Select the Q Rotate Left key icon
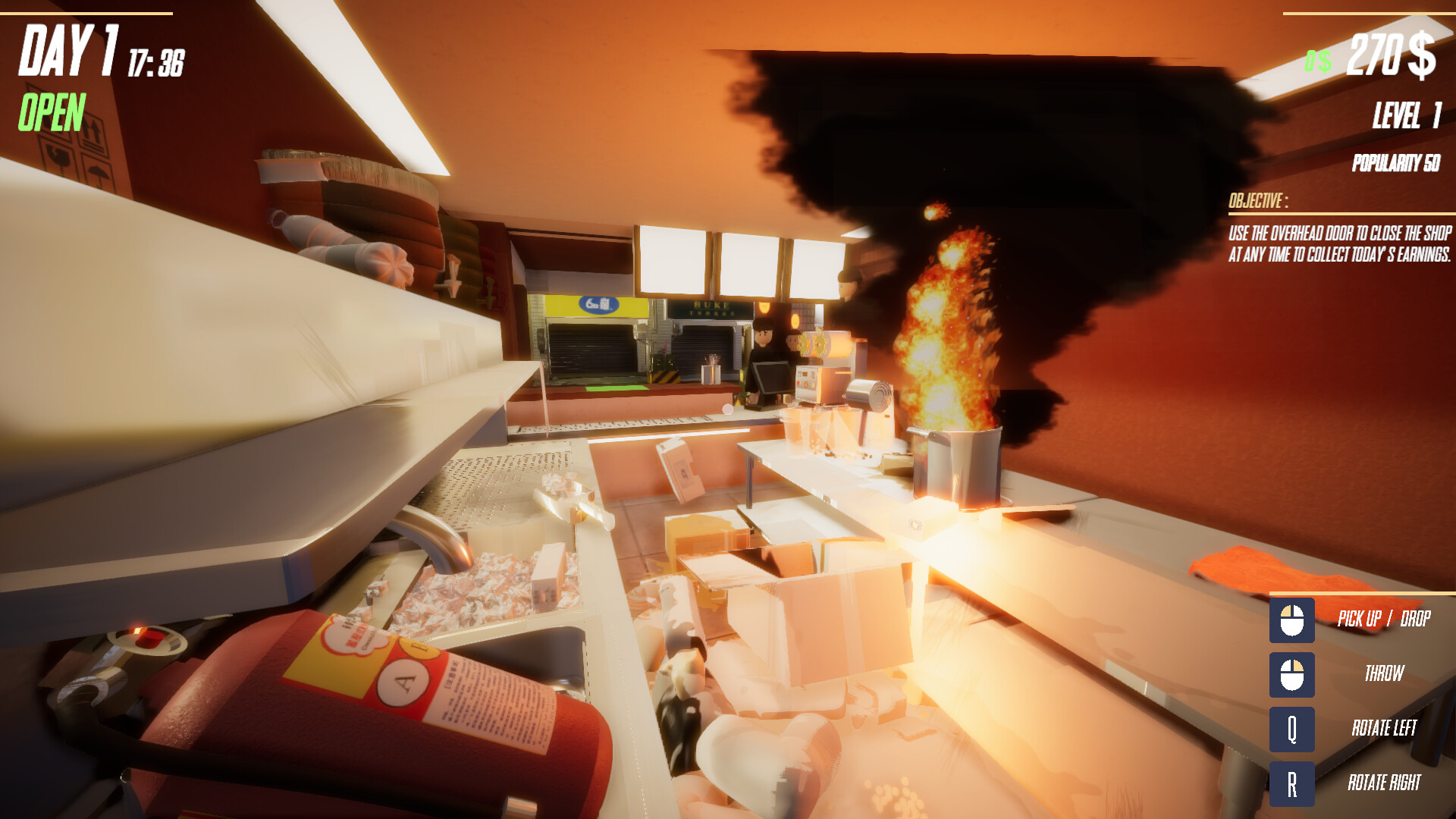This screenshot has height=819, width=1456. (1292, 728)
